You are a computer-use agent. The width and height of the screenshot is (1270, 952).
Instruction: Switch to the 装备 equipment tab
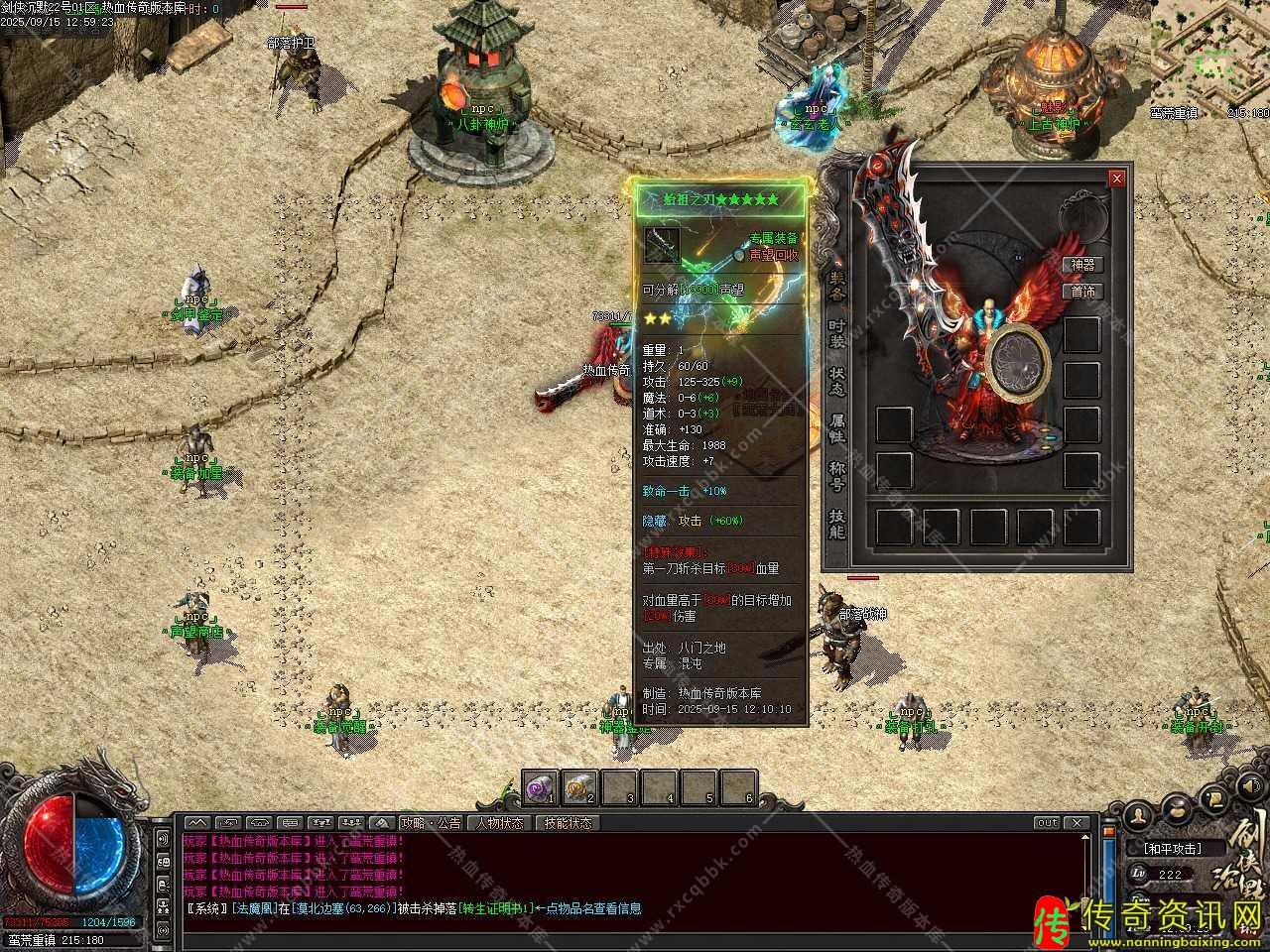[836, 287]
